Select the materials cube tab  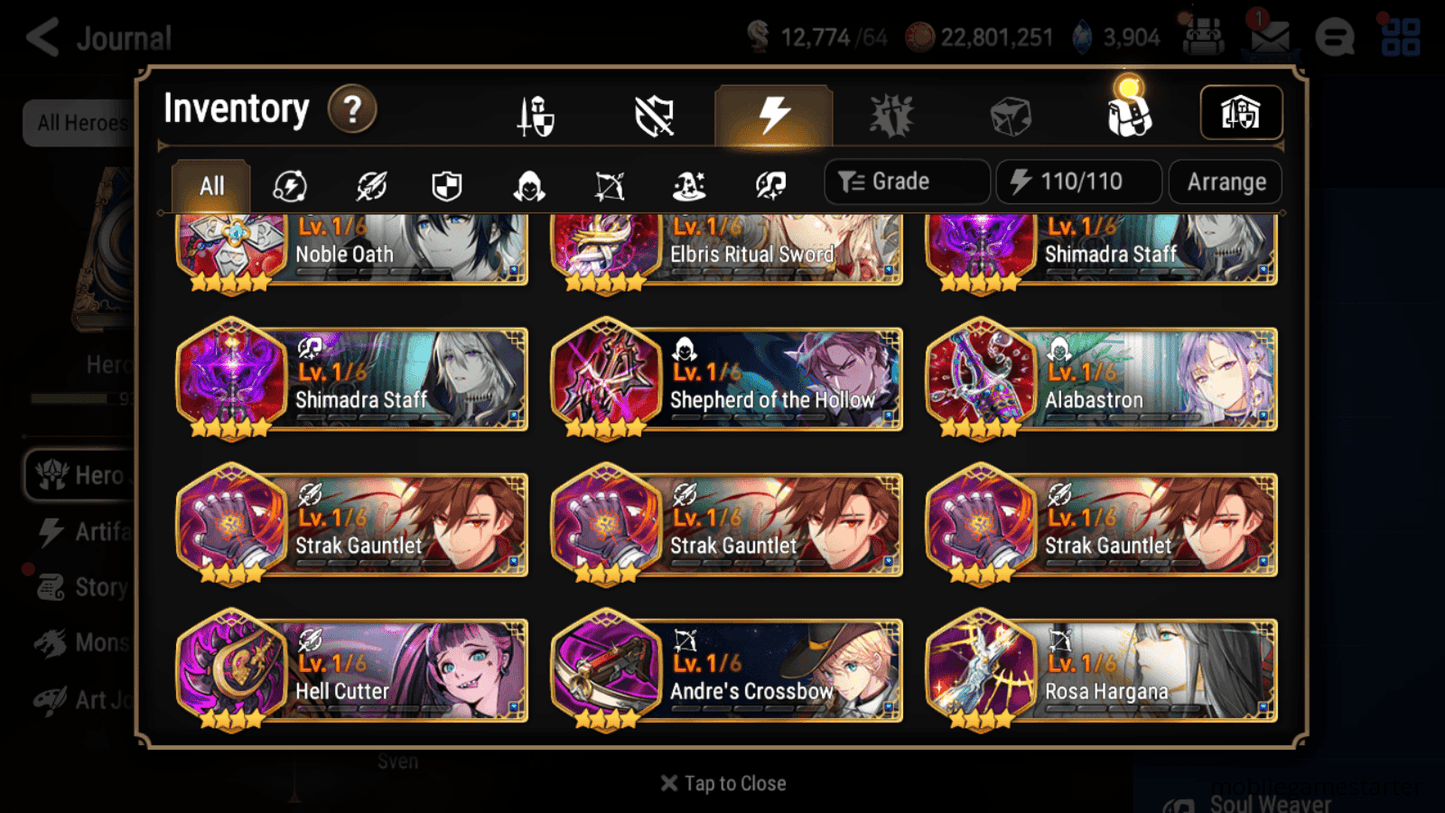coord(1011,114)
